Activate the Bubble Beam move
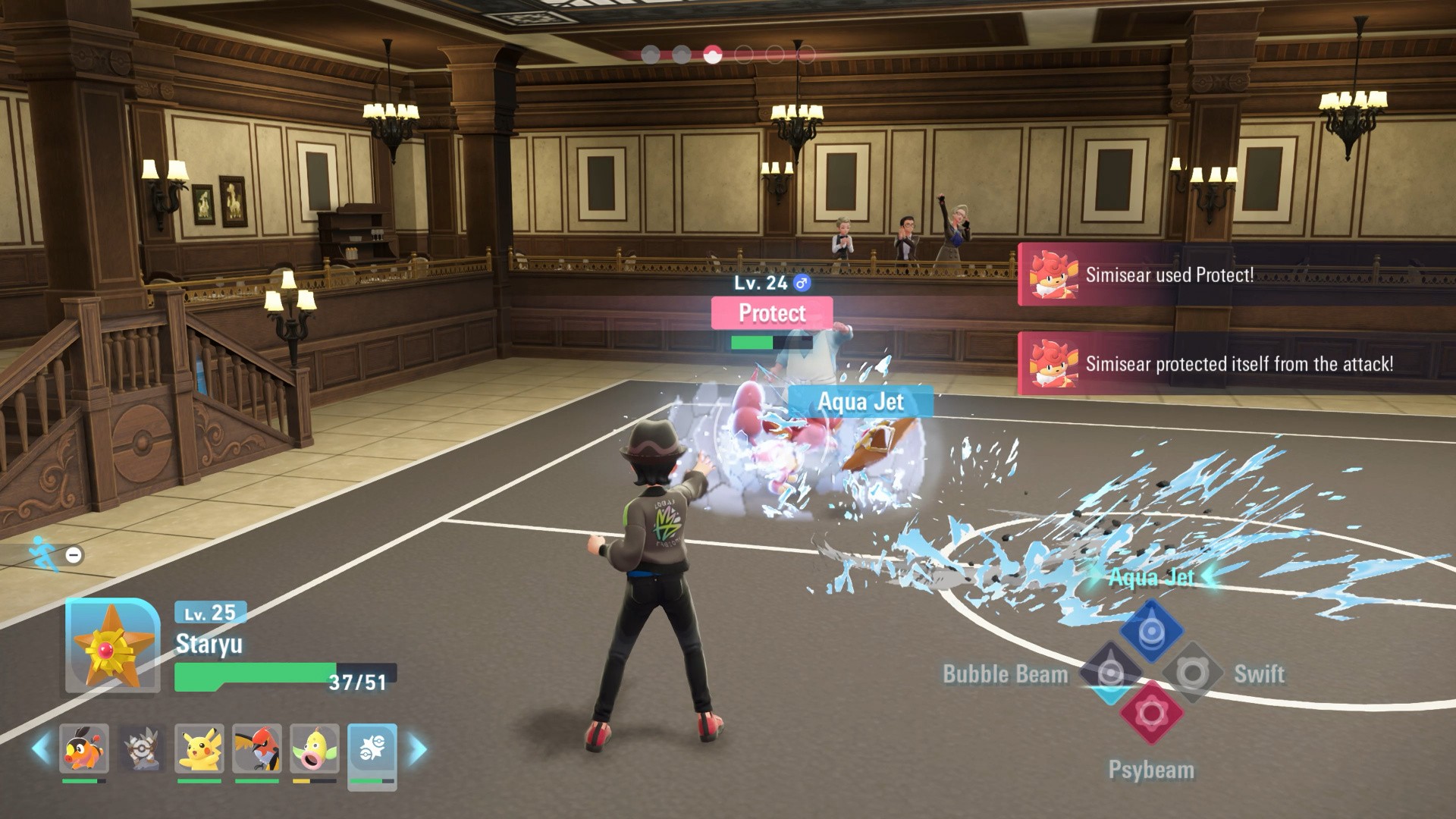The height and width of the screenshot is (819, 1456). [1110, 673]
